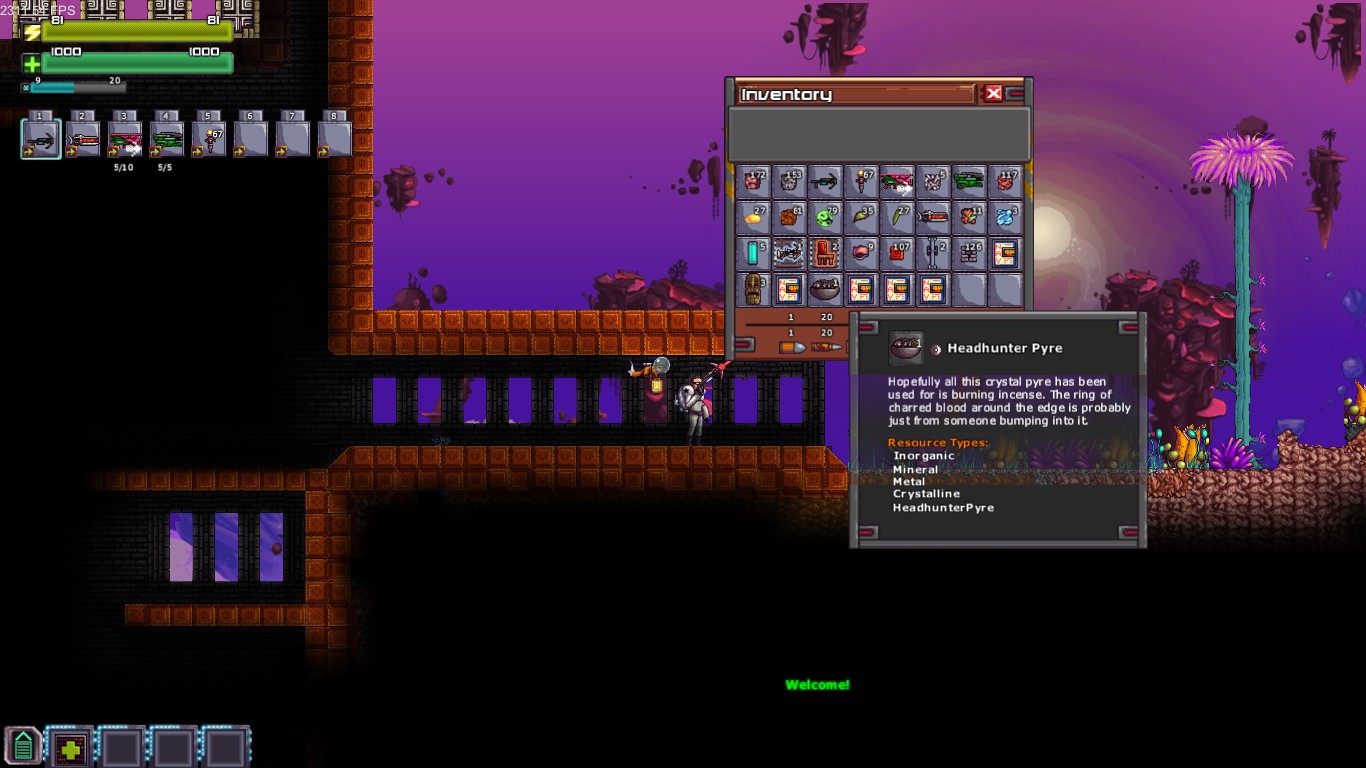Select the gold ore stack of 27
The height and width of the screenshot is (768, 1366).
[753, 217]
